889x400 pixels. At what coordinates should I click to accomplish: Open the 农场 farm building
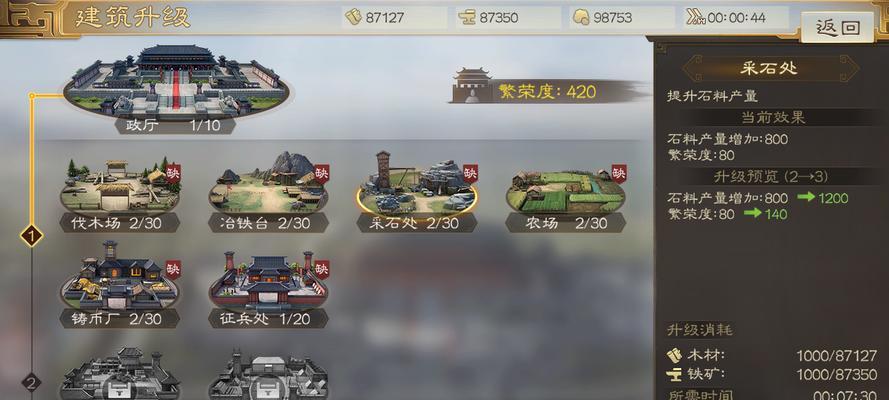click(x=566, y=188)
